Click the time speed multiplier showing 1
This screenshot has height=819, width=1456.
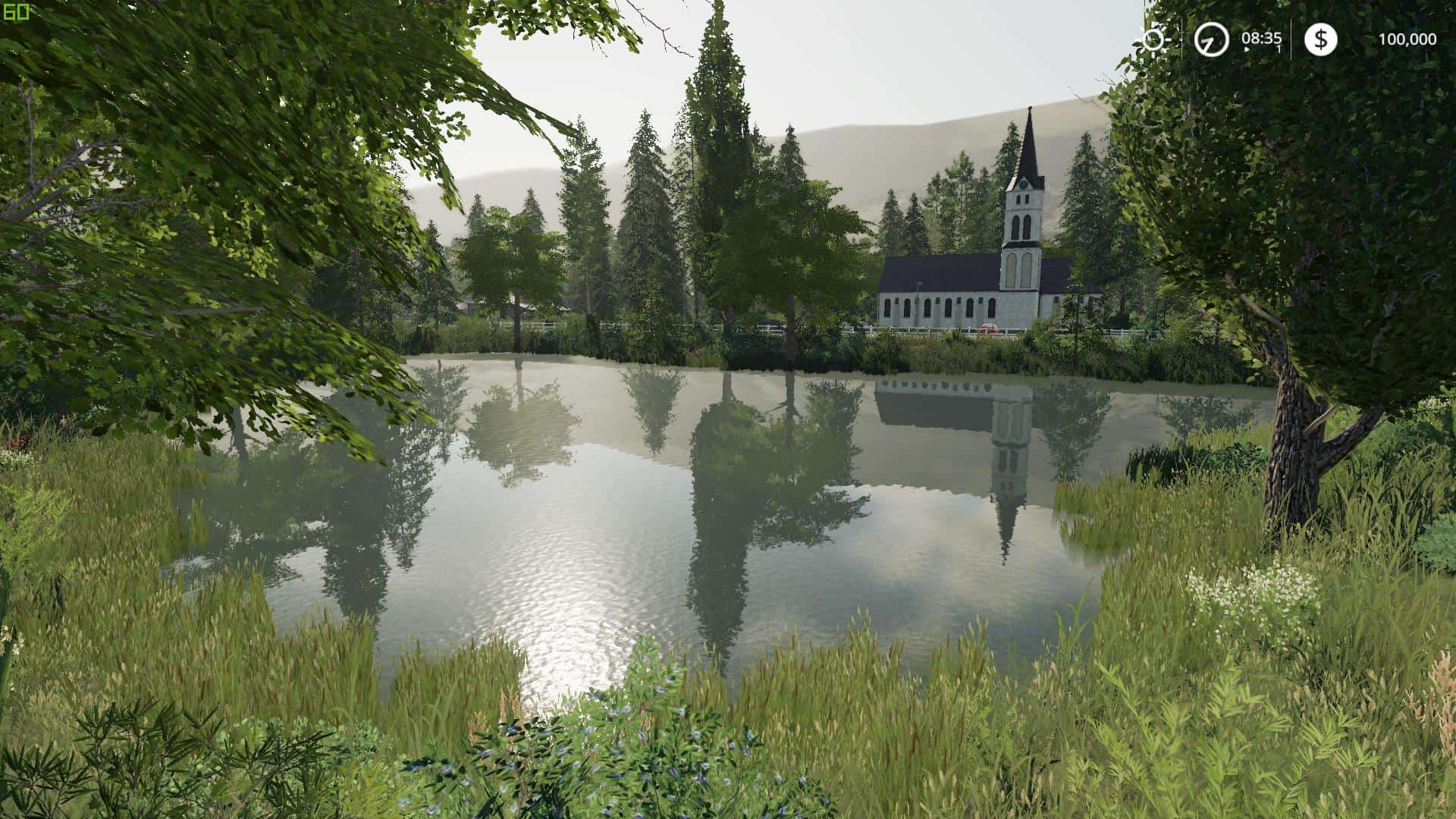[1279, 49]
